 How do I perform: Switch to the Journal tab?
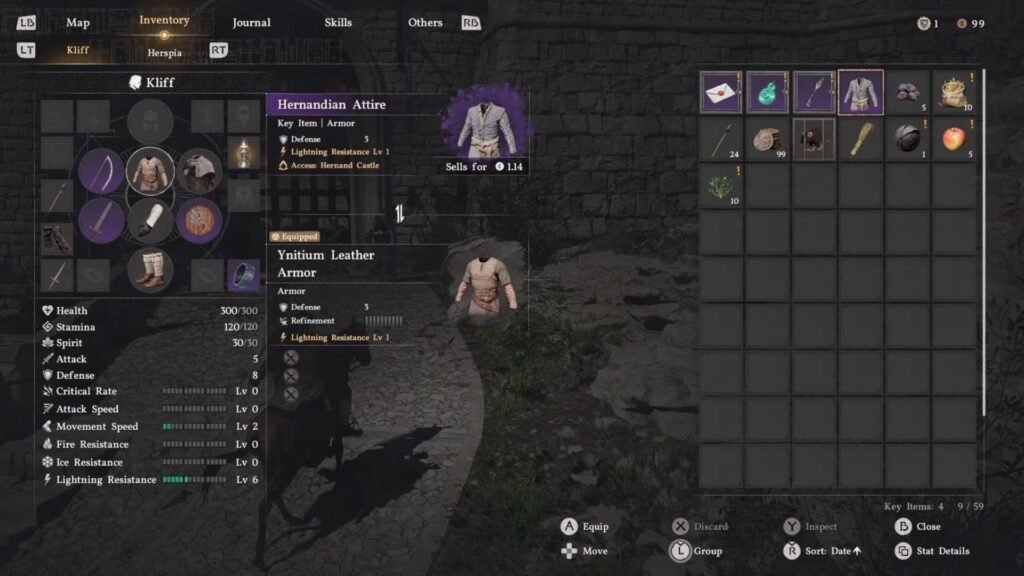point(251,22)
